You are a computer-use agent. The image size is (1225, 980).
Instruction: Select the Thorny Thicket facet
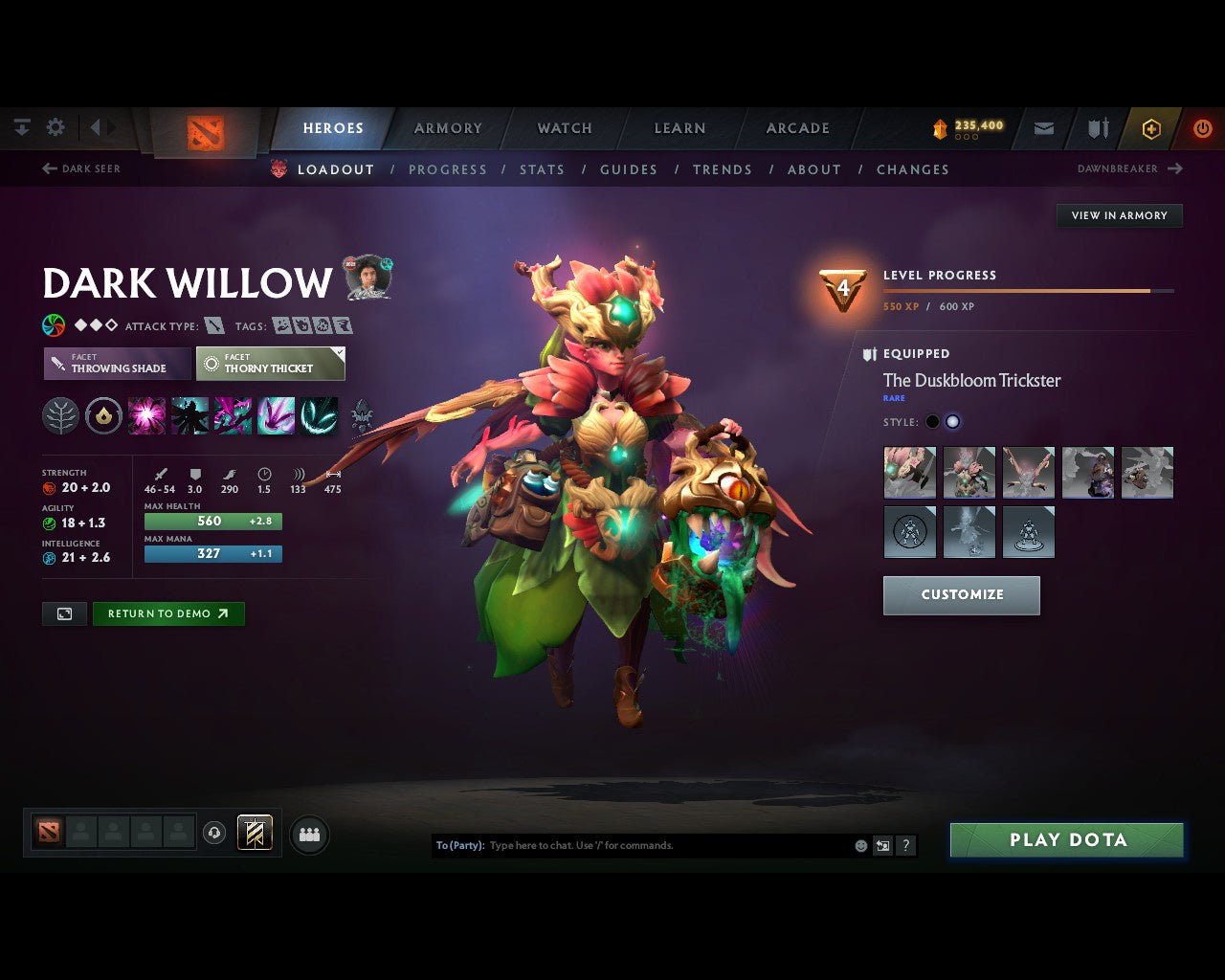pyautogui.click(x=270, y=364)
